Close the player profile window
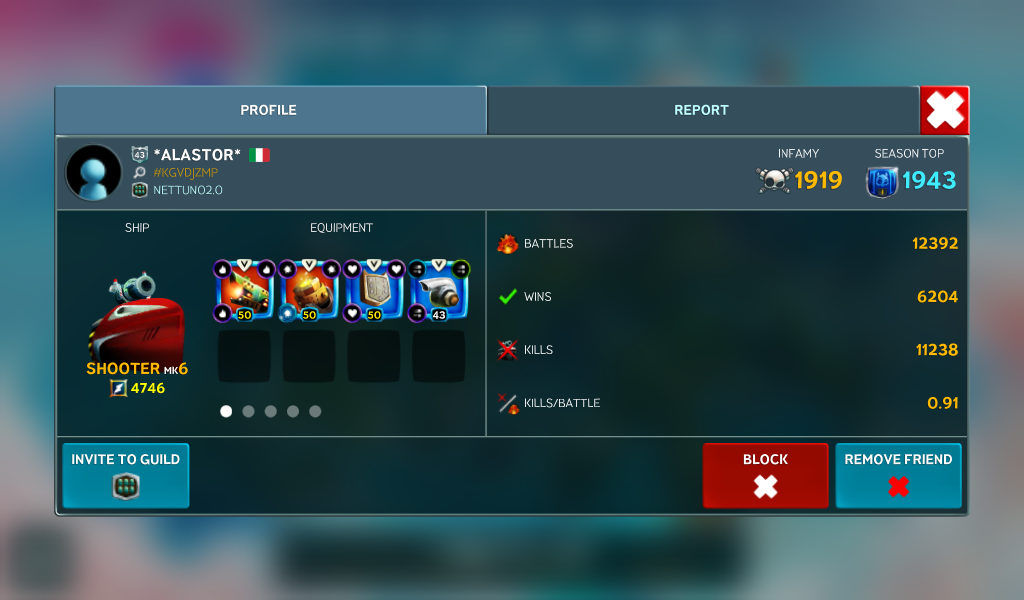 [944, 110]
